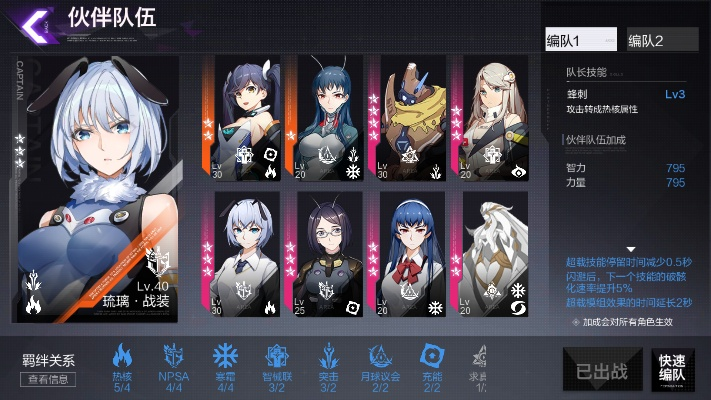Switch to the 编队2 tab
This screenshot has width=711, height=400.
click(x=661, y=40)
